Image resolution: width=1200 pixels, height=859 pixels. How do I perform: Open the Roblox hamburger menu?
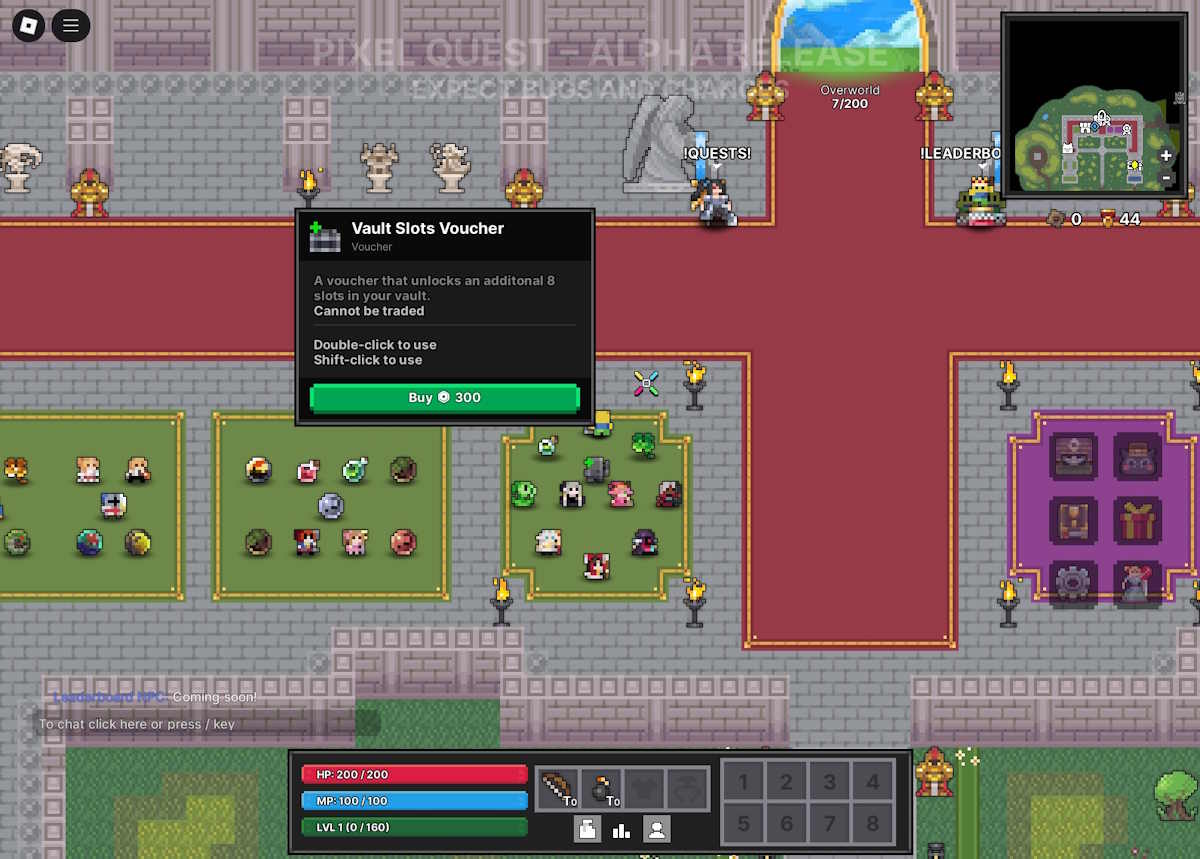pos(70,25)
